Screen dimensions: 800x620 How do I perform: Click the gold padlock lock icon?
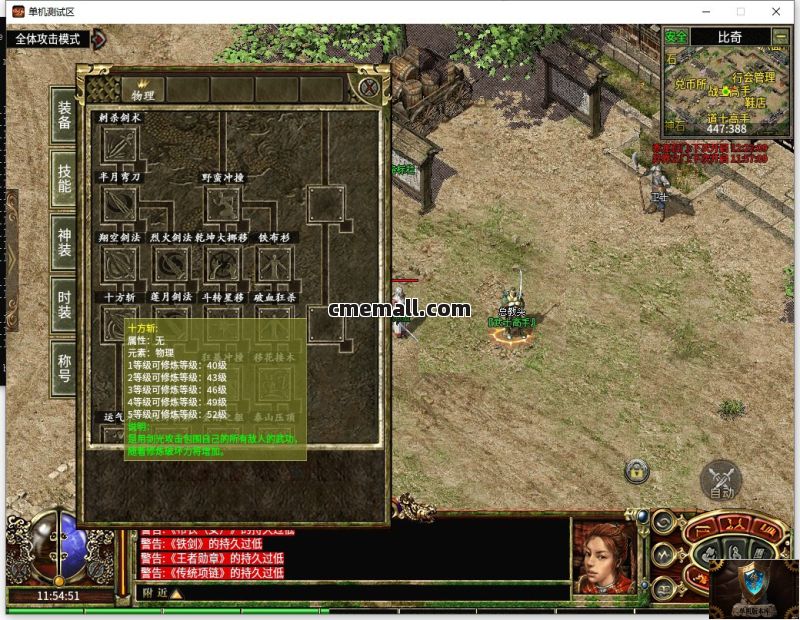(636, 470)
